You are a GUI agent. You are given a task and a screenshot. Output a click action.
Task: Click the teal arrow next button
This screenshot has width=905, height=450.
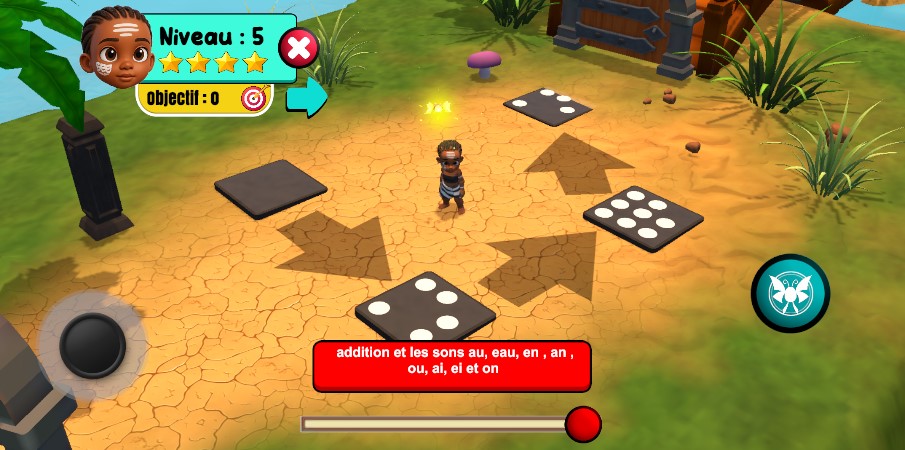(307, 96)
